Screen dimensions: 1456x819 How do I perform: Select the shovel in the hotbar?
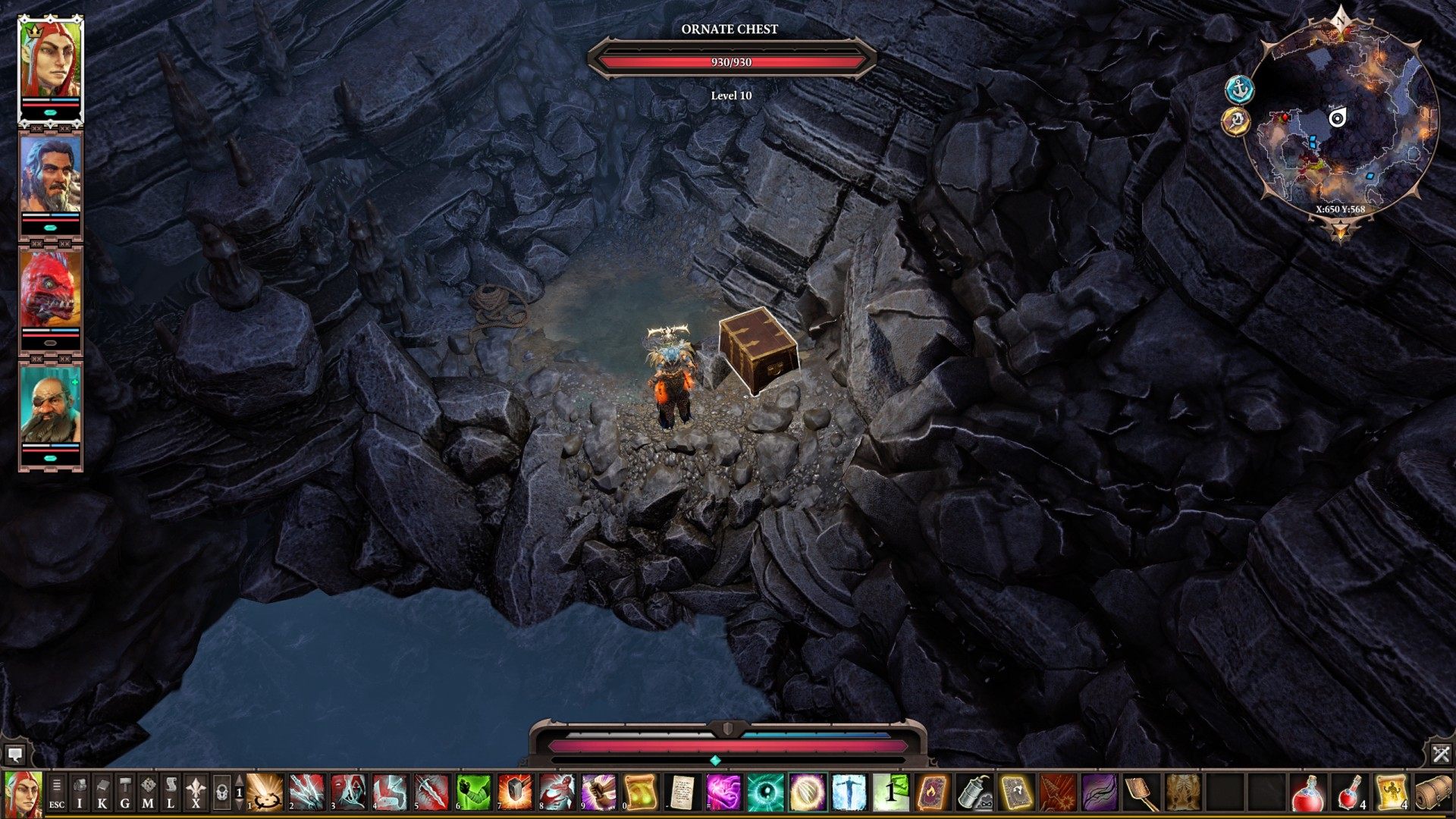(1141, 792)
